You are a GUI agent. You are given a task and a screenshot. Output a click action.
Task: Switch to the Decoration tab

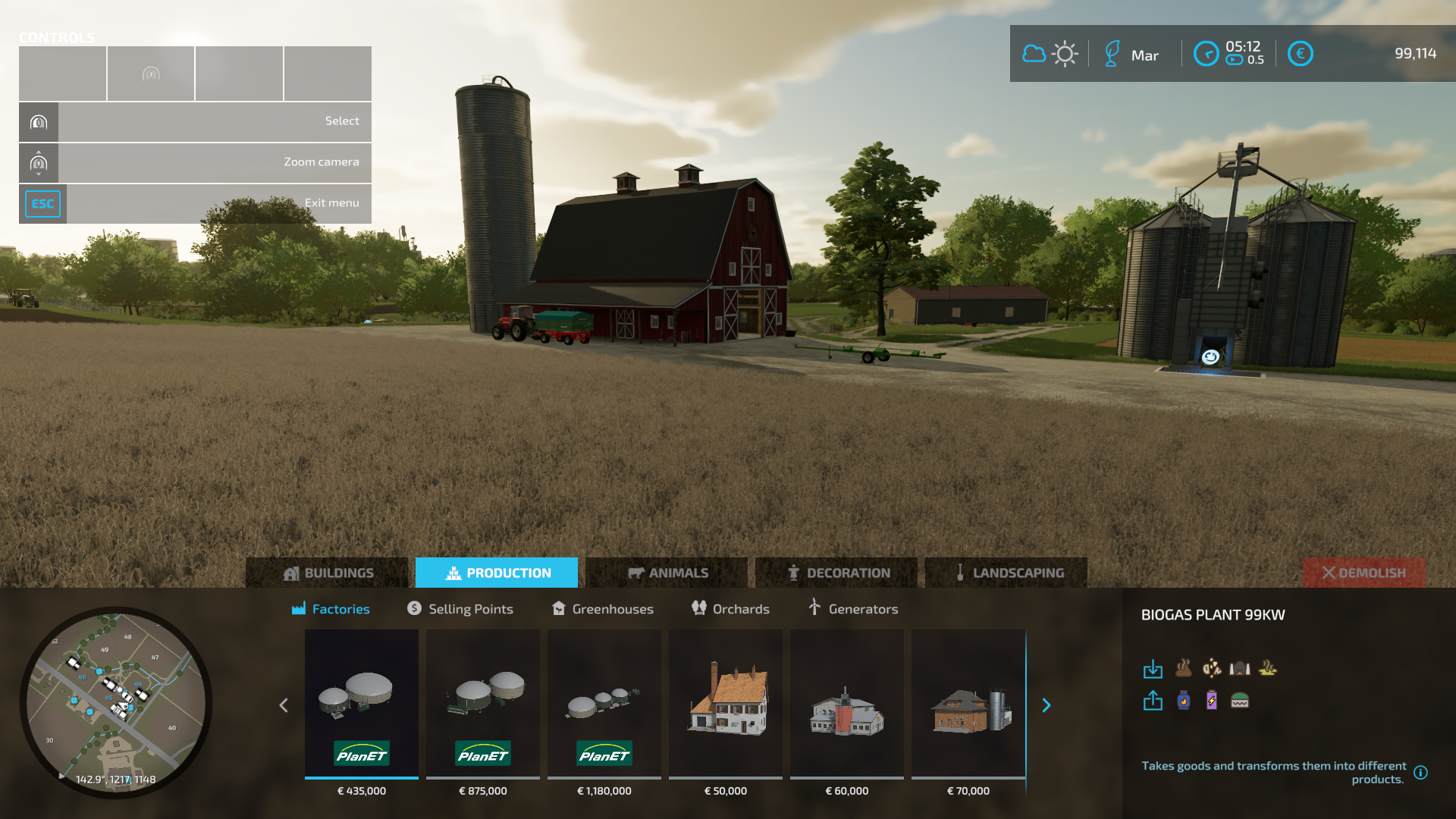[836, 573]
